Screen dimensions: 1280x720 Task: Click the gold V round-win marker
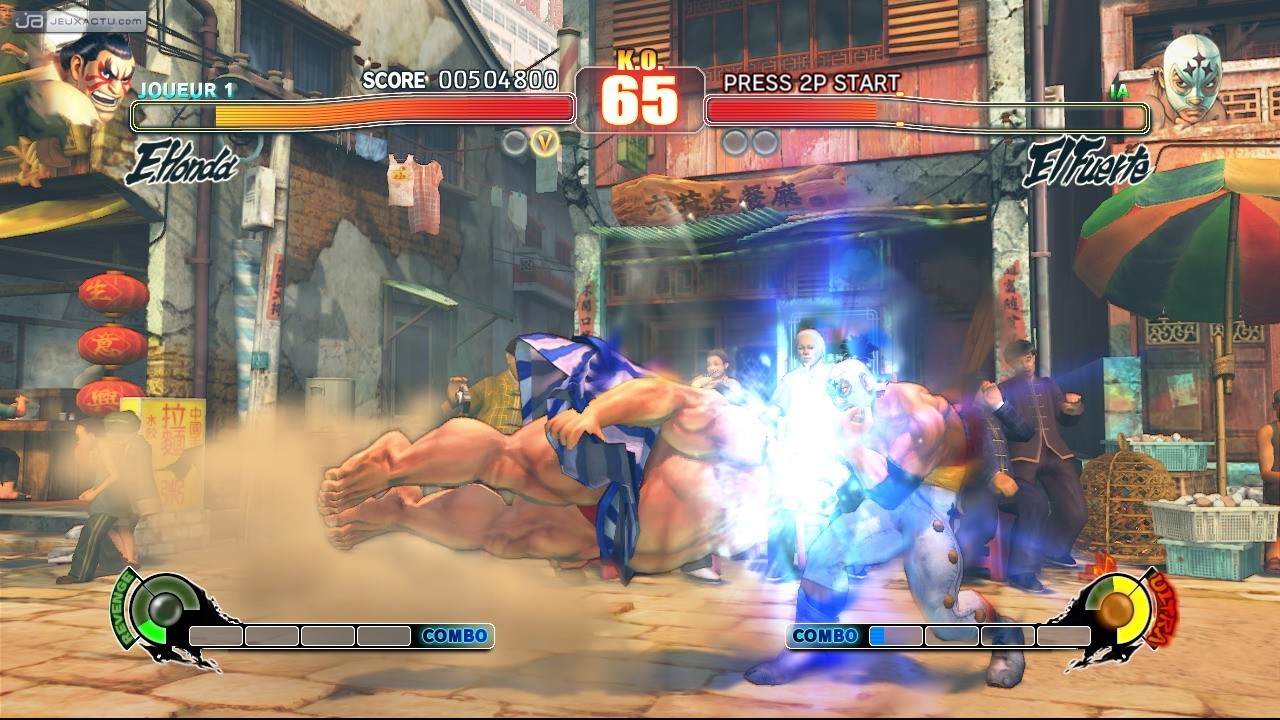[x=544, y=143]
